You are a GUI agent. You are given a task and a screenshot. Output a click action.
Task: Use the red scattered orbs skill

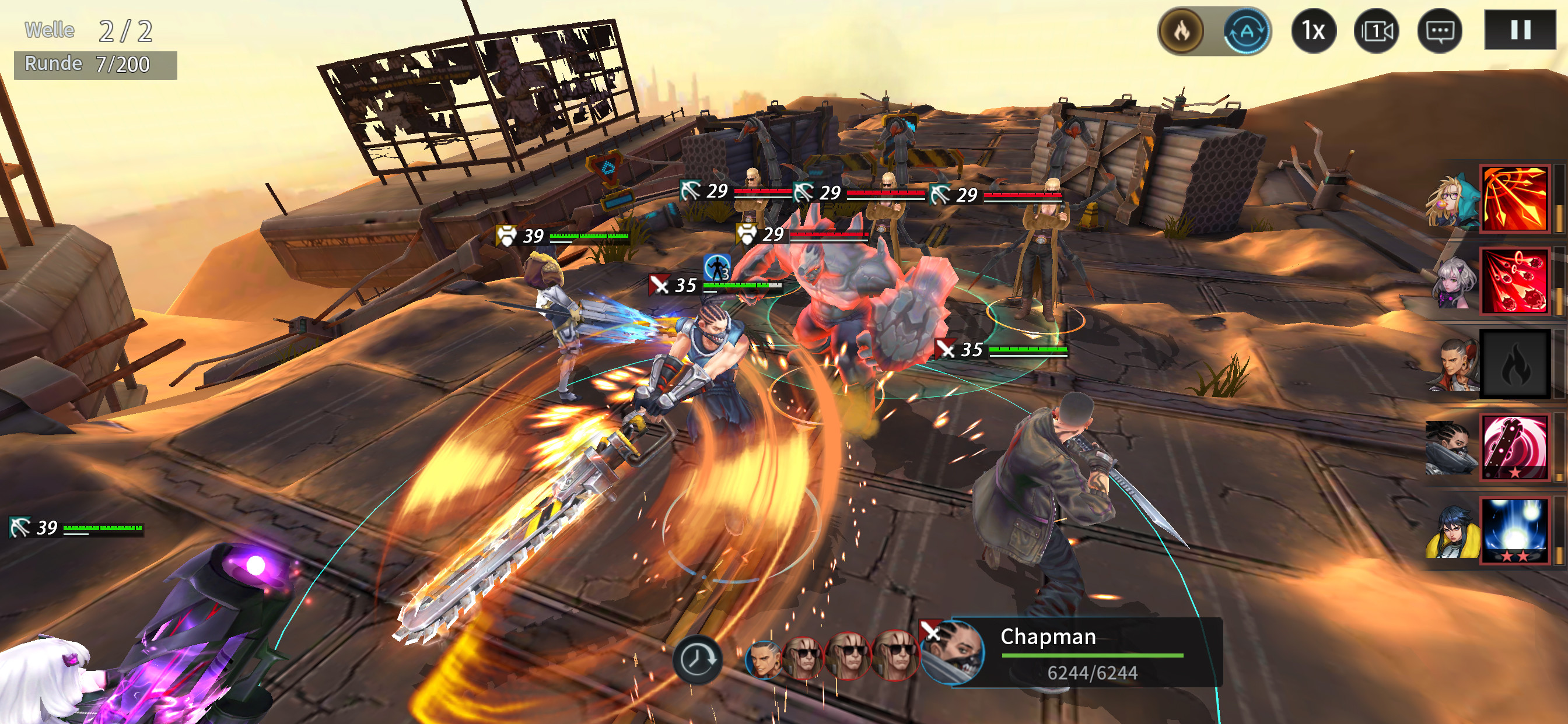(x=1514, y=282)
